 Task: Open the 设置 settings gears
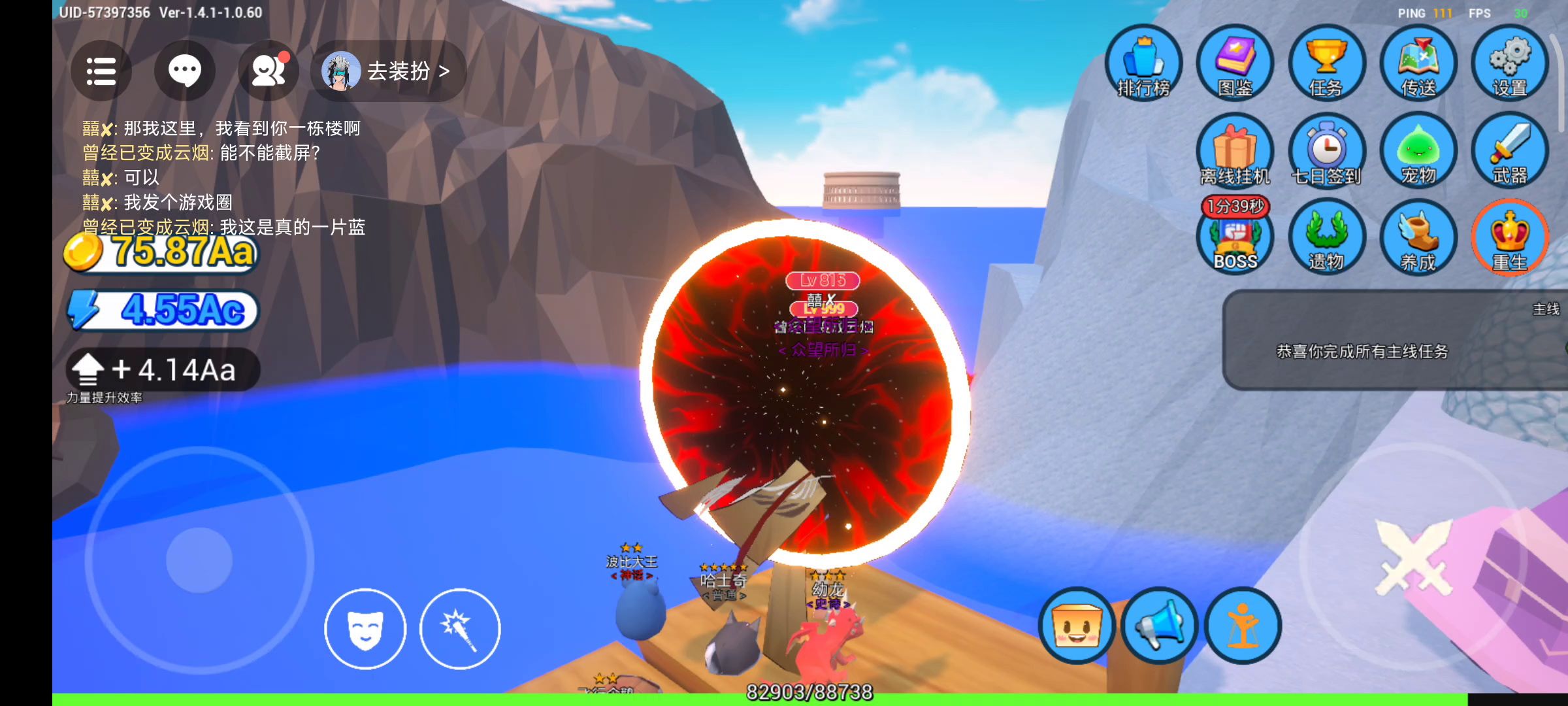(x=1509, y=63)
